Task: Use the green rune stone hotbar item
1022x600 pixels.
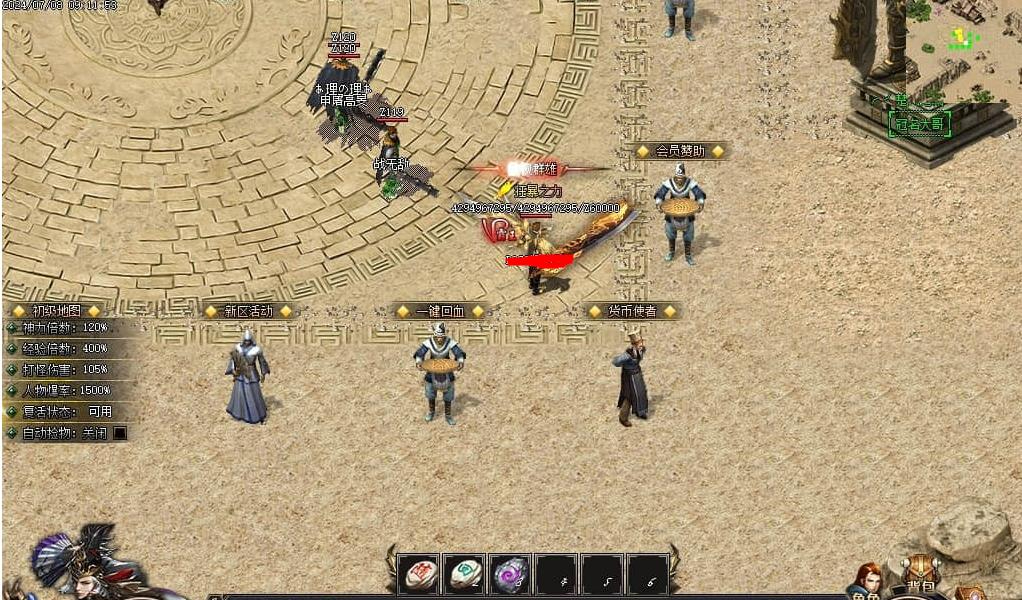Action: 464,575
